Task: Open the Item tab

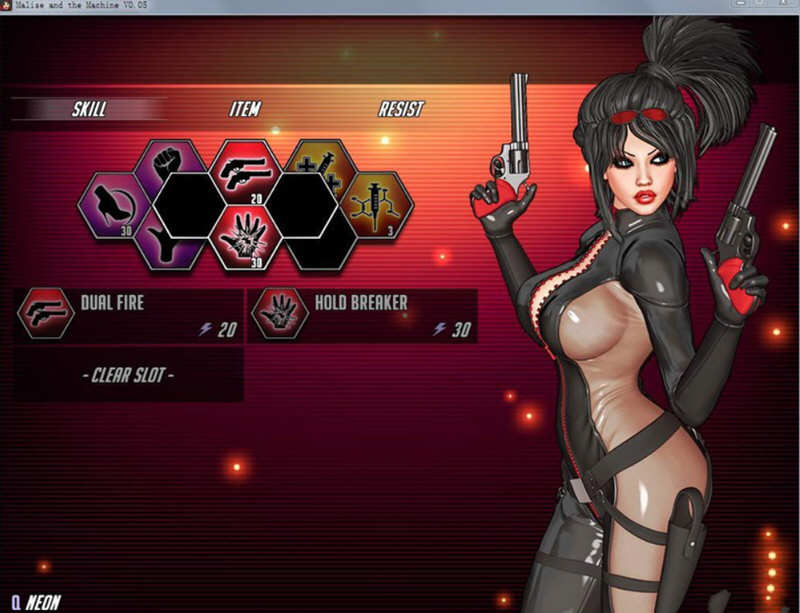Action: (244, 109)
